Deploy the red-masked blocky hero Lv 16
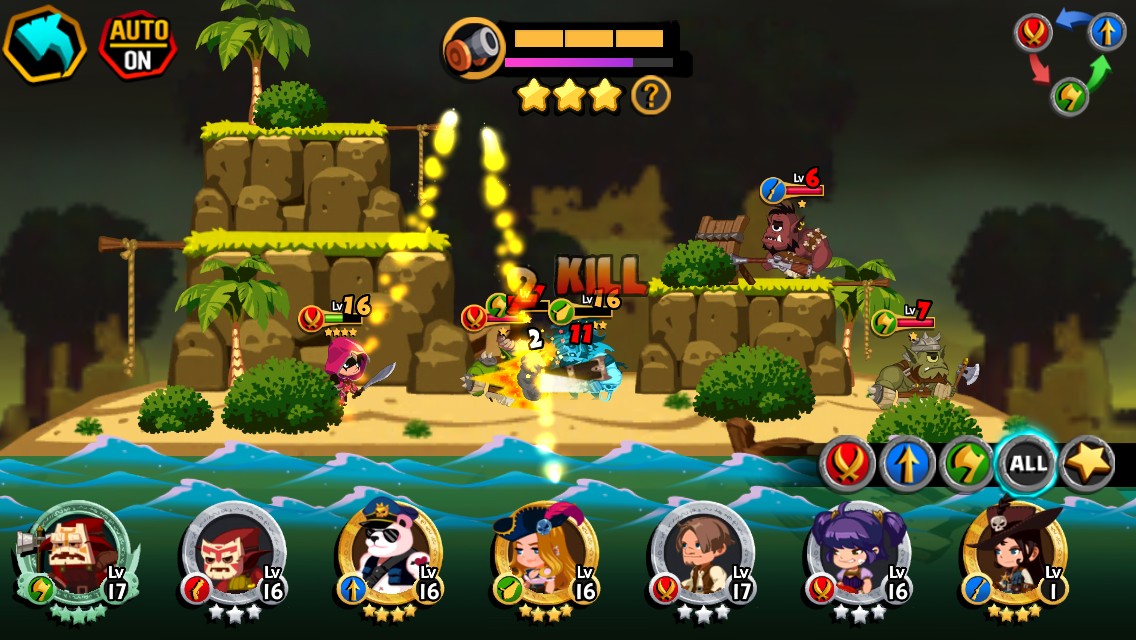This screenshot has height=640, width=1136. 233,555
